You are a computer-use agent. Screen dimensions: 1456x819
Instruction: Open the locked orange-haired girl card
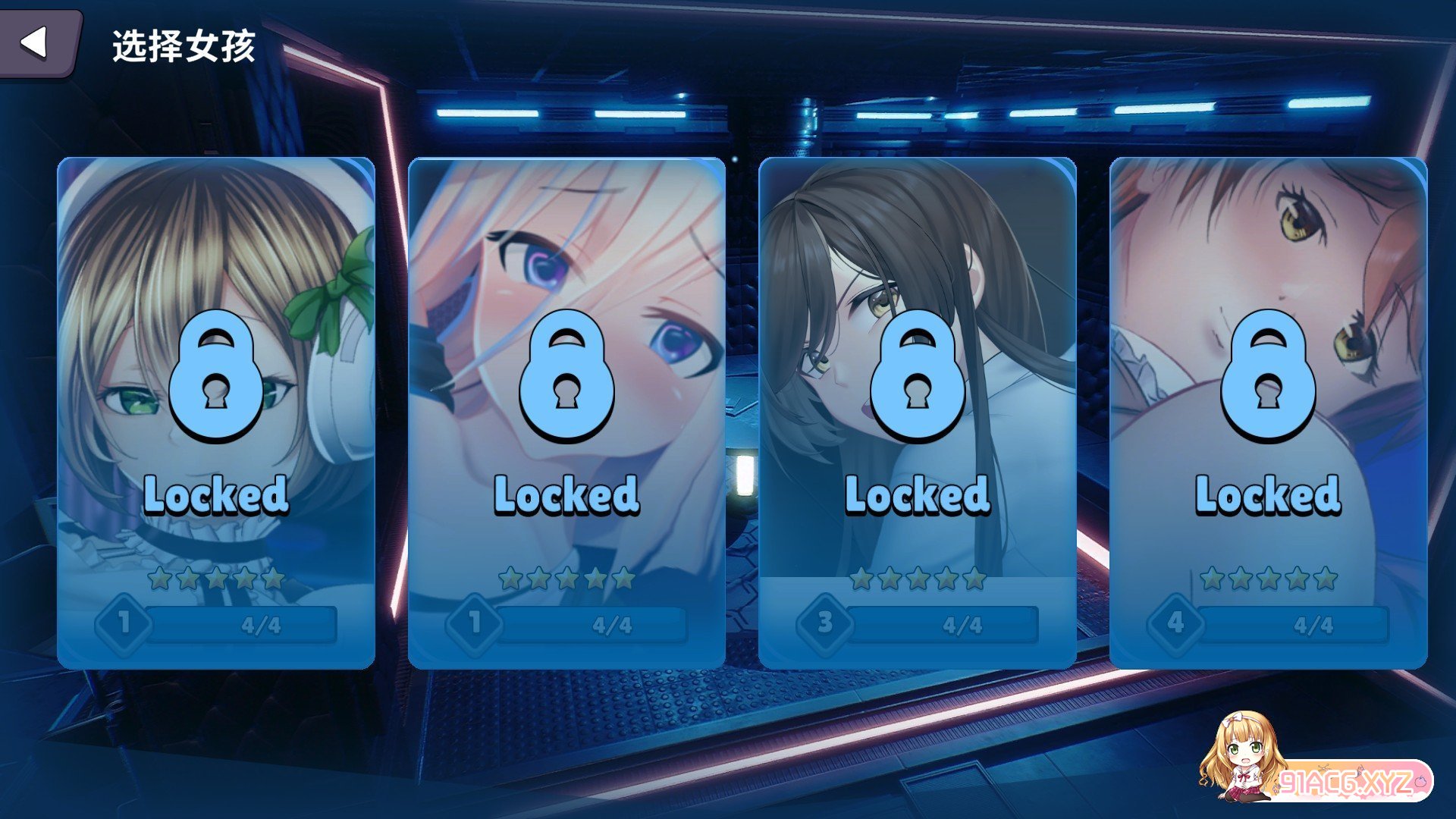click(x=1268, y=413)
